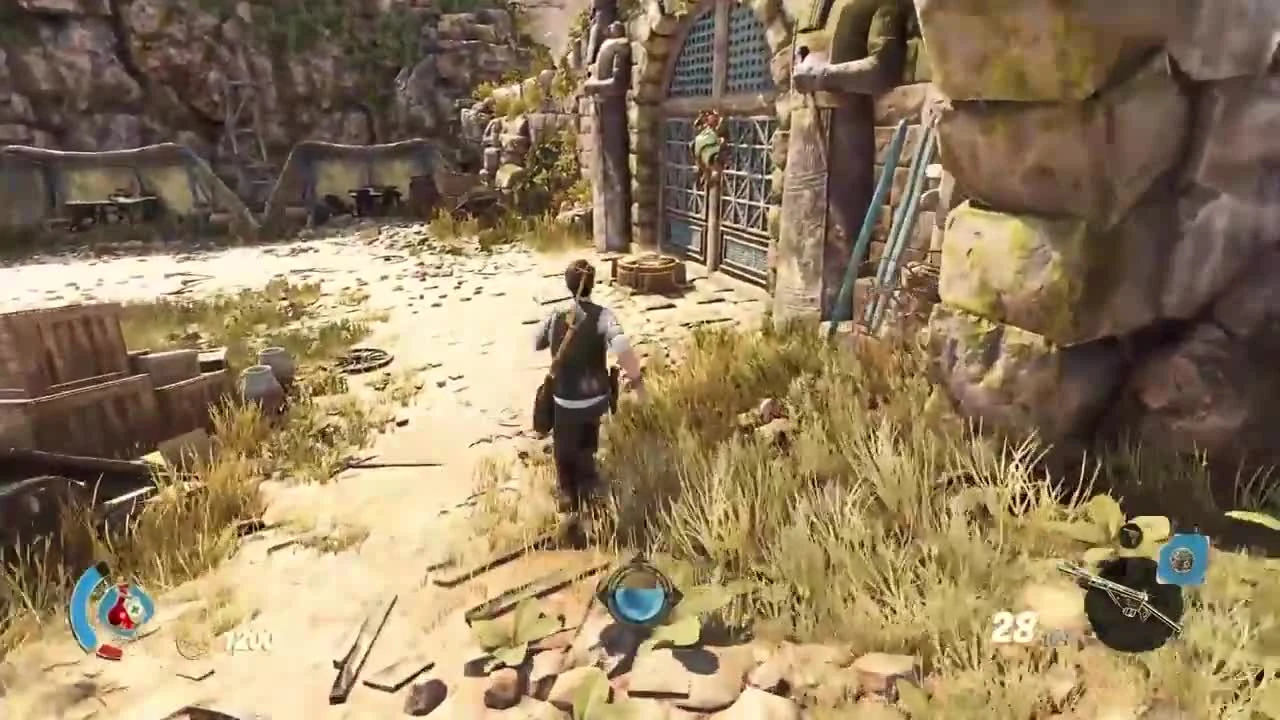Open the blue emblem badge beside the weapon slot
This screenshot has width=1280, height=720.
(1185, 558)
